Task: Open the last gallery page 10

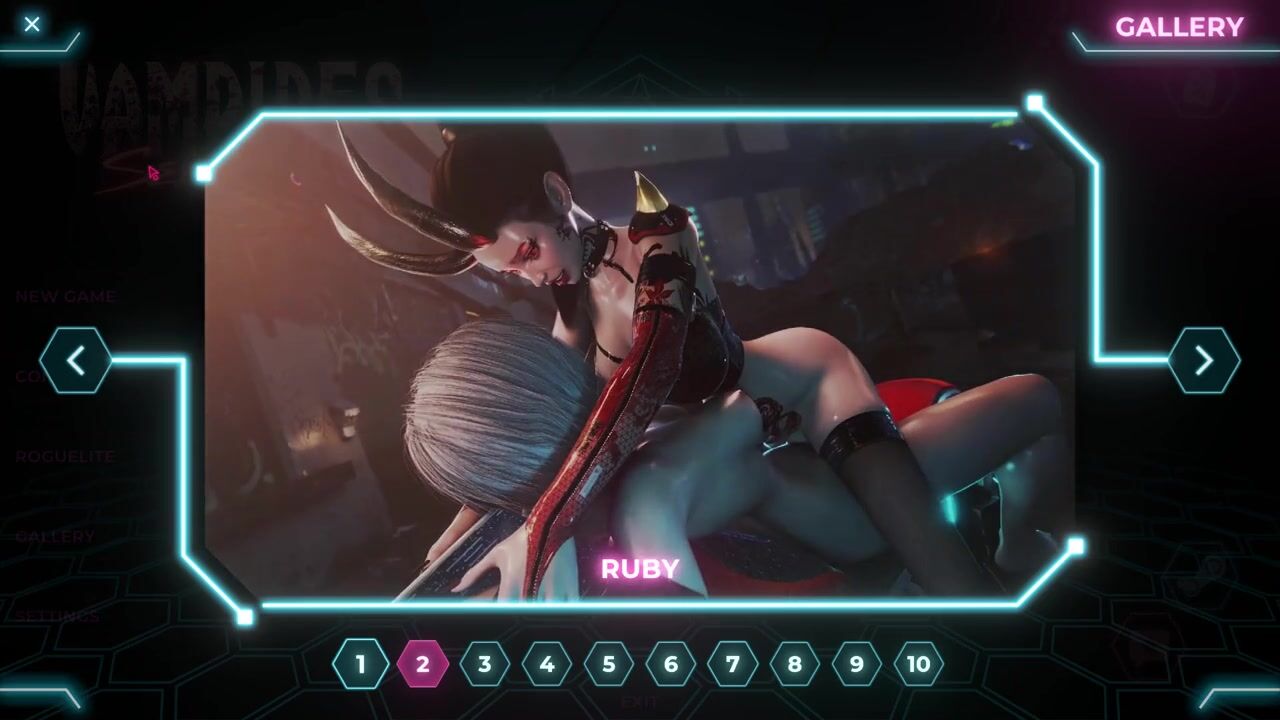Action: click(x=919, y=664)
